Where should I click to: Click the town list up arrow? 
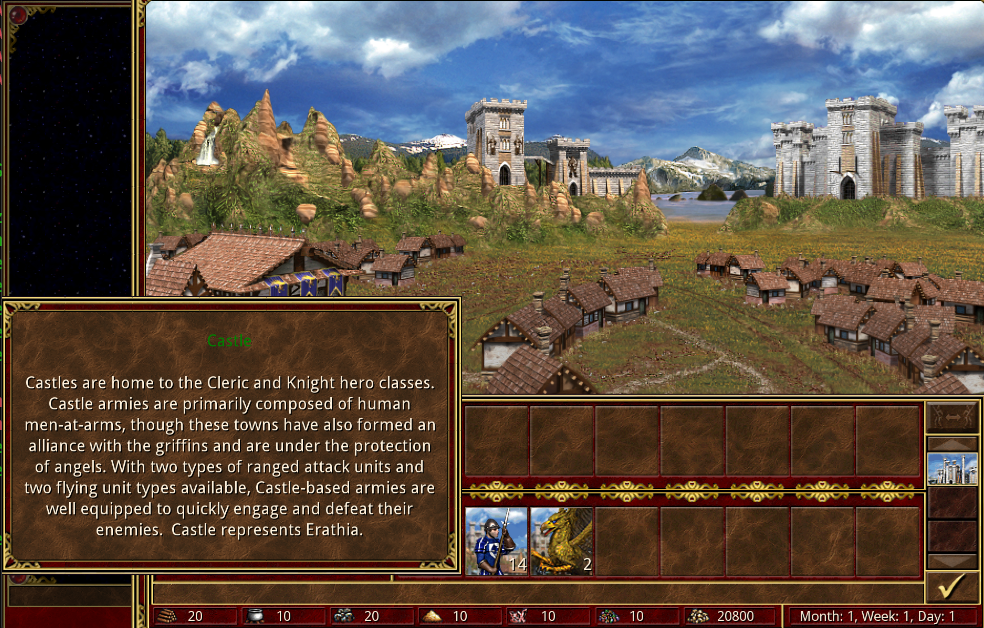[x=951, y=443]
